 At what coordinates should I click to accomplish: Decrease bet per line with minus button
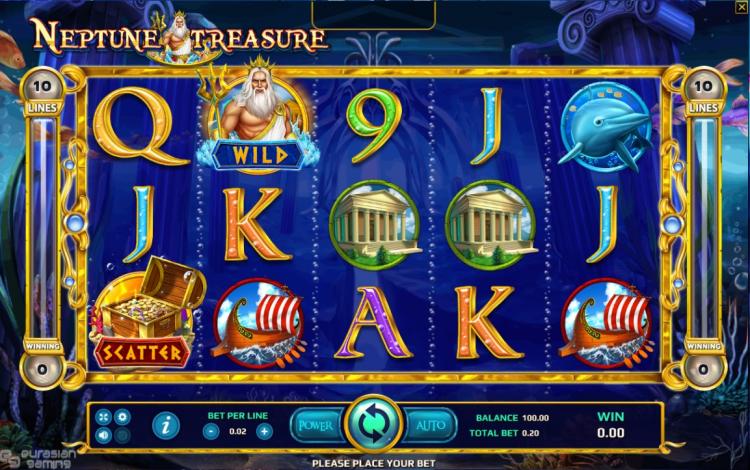click(x=211, y=431)
